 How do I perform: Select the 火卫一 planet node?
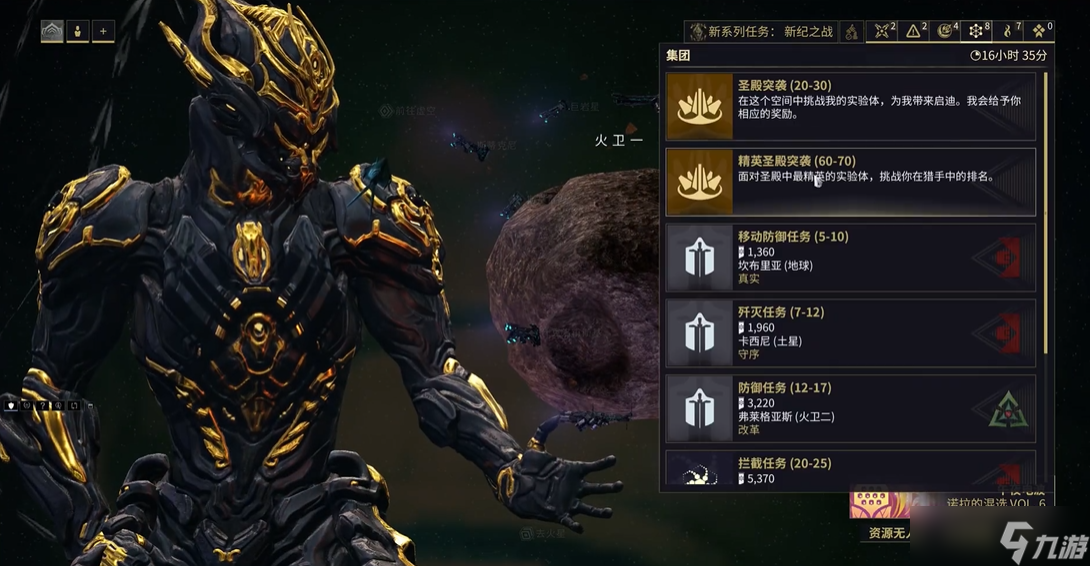pyautogui.click(x=617, y=141)
